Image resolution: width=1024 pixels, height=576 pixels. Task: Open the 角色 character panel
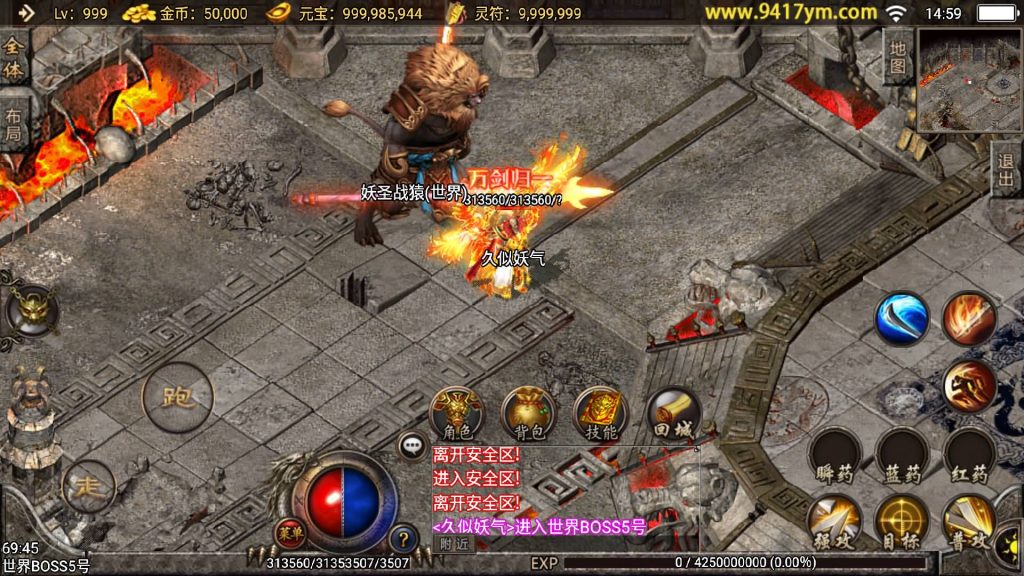[x=457, y=412]
